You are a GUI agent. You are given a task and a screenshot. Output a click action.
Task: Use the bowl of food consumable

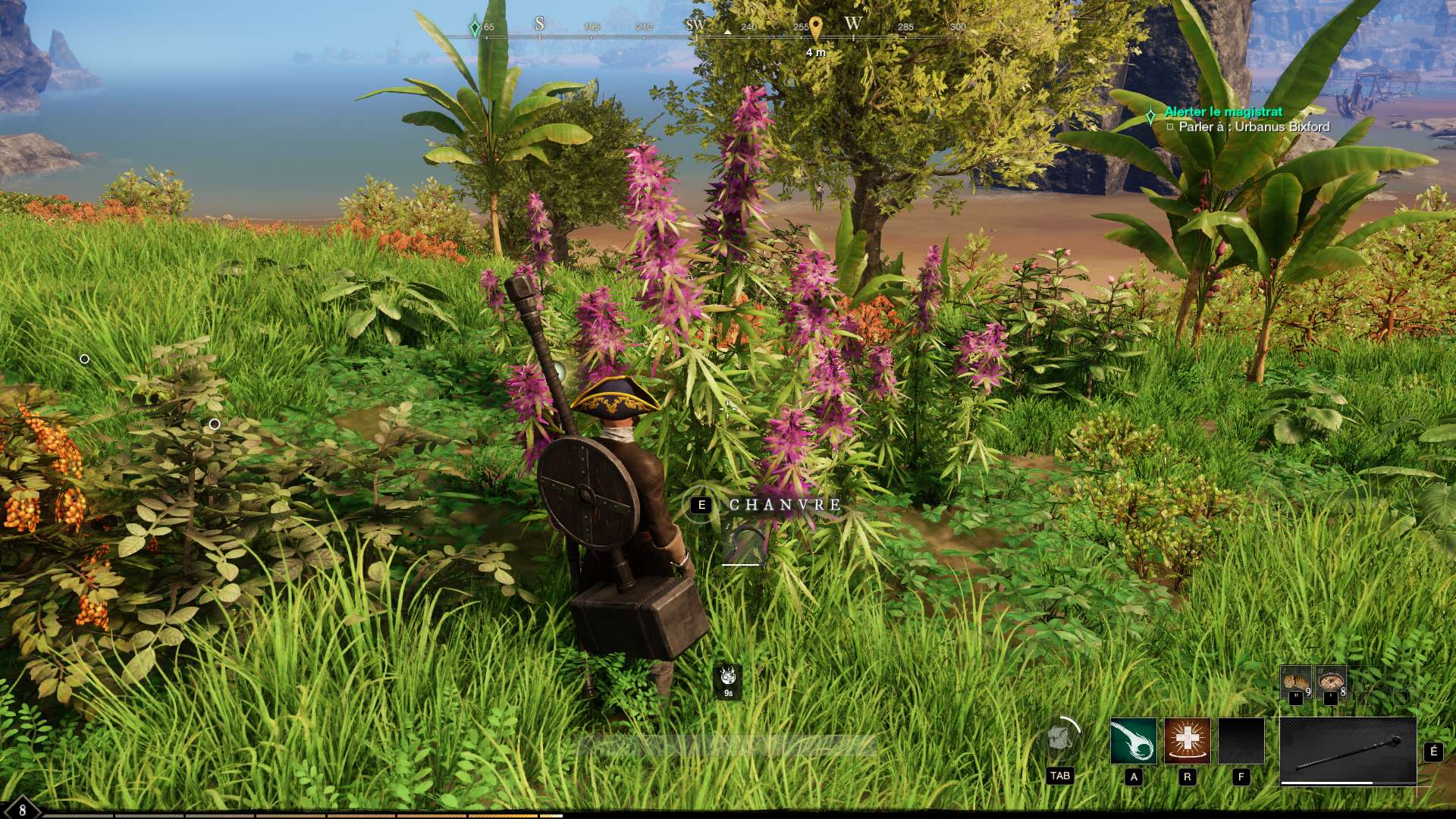tap(1331, 682)
